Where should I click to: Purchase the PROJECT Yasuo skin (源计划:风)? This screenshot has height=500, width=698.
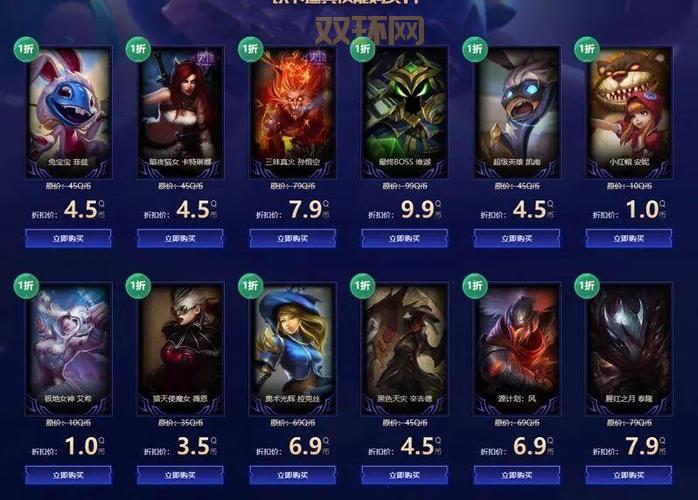516,475
